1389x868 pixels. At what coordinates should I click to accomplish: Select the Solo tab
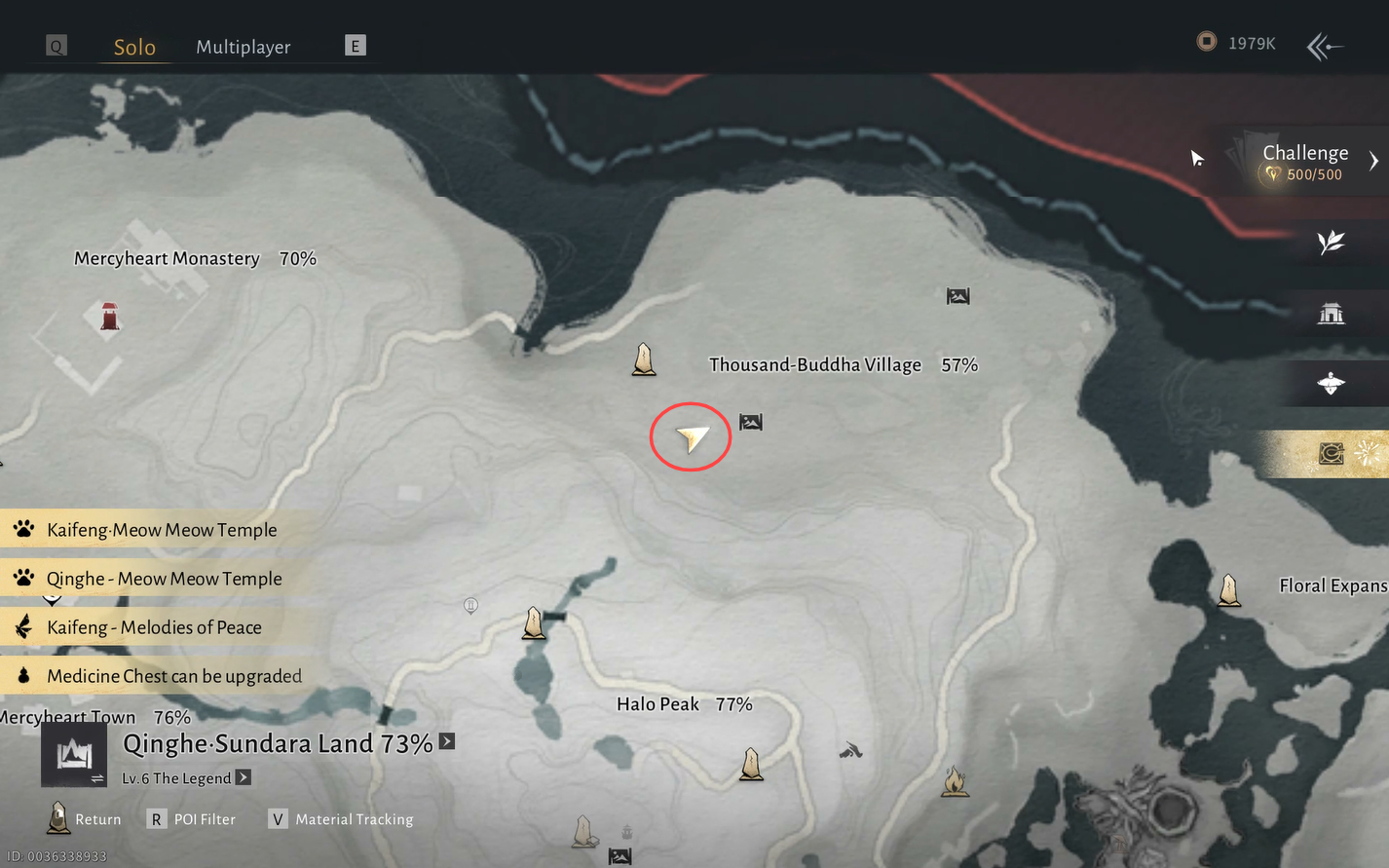click(134, 47)
